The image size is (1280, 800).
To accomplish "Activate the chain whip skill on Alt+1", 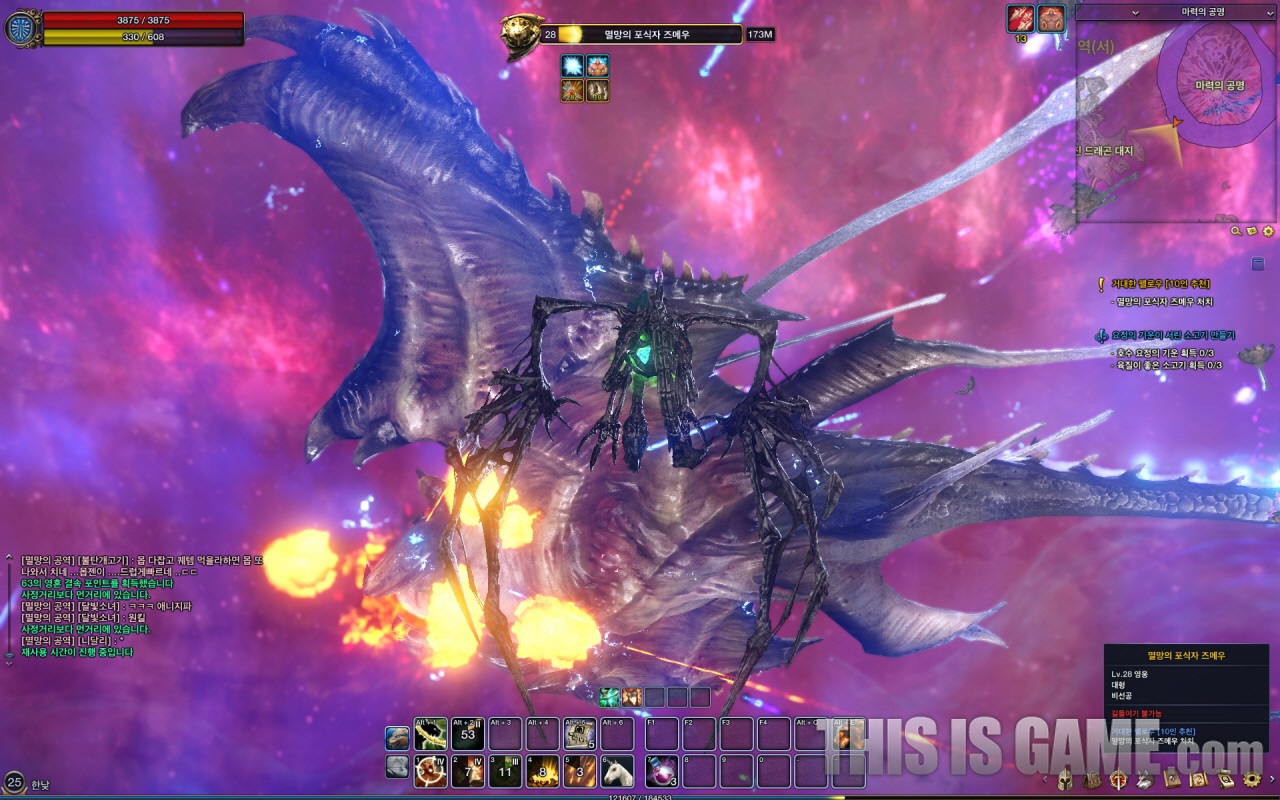I will (431, 734).
